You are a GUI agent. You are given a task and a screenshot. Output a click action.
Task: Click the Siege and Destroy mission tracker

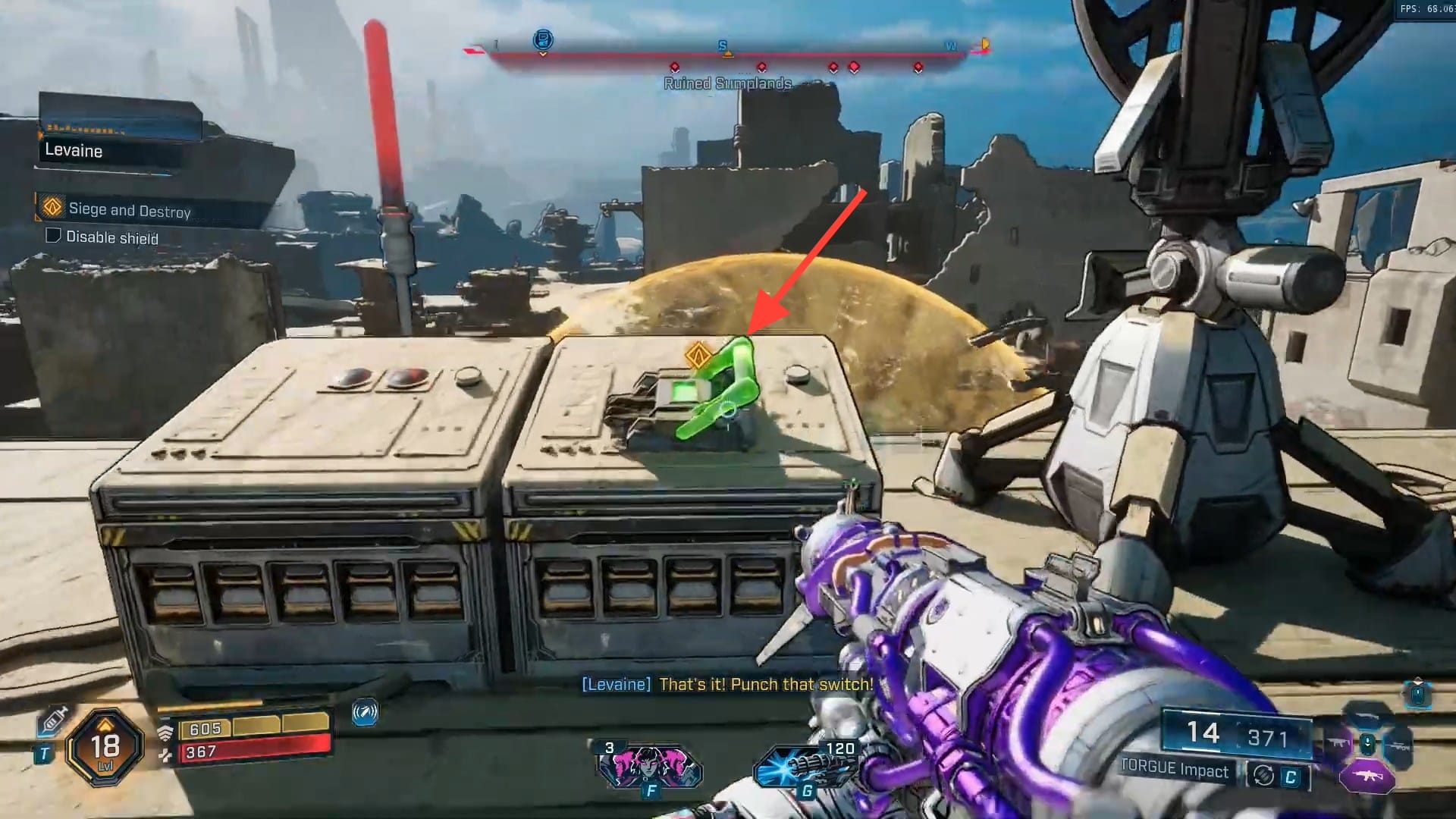click(129, 209)
